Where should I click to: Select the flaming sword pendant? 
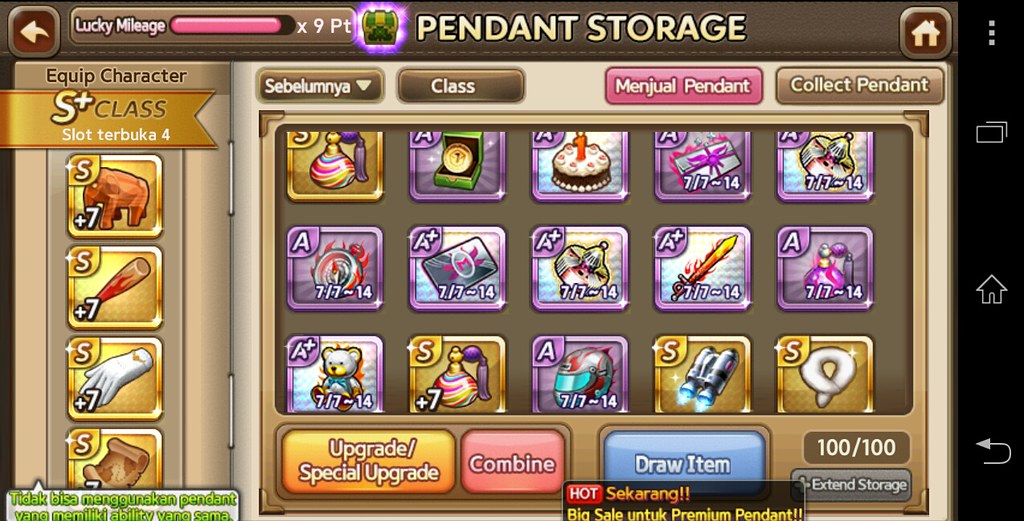(x=701, y=268)
